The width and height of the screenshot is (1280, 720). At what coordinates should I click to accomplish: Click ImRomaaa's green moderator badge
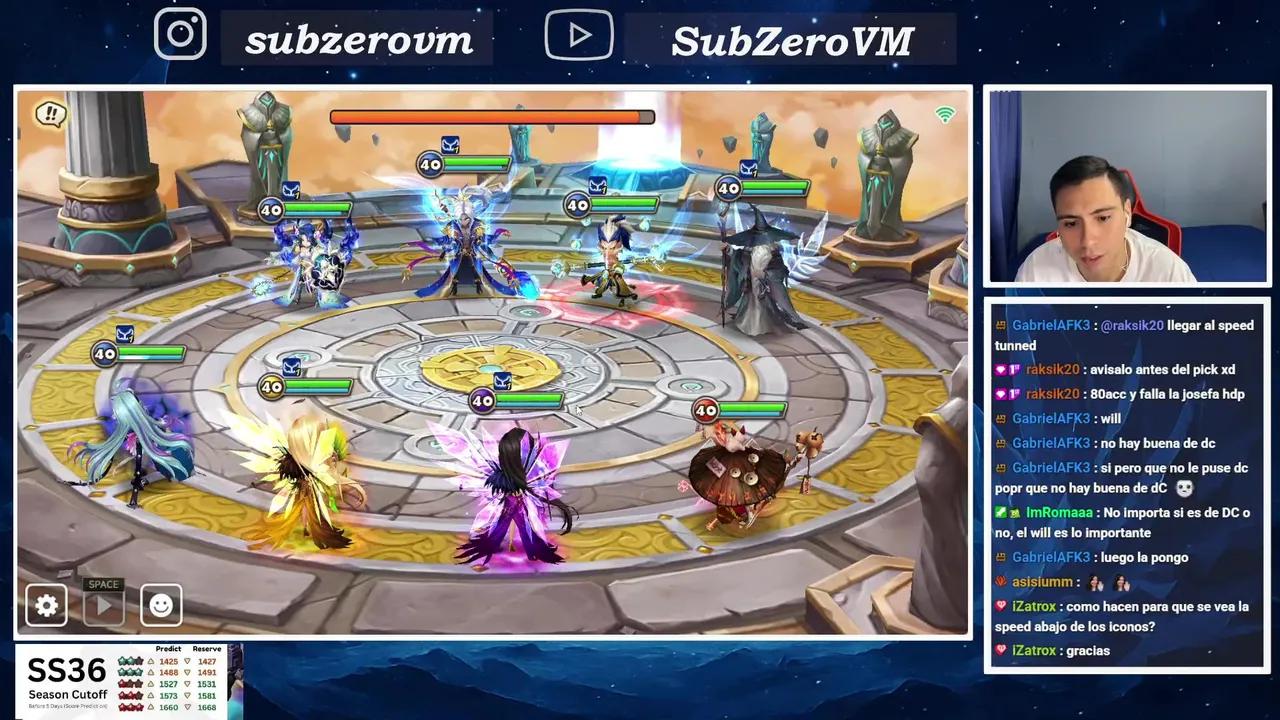coord(1001,512)
